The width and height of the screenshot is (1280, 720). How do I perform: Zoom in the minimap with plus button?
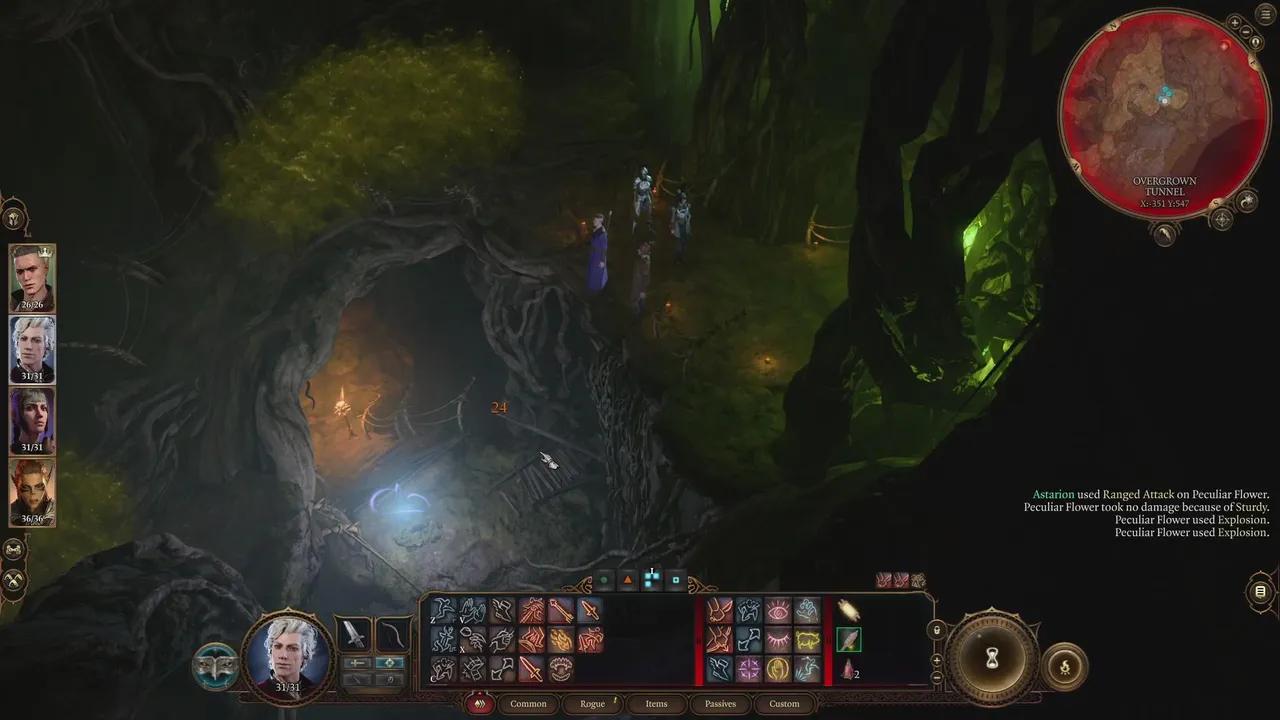click(1236, 22)
